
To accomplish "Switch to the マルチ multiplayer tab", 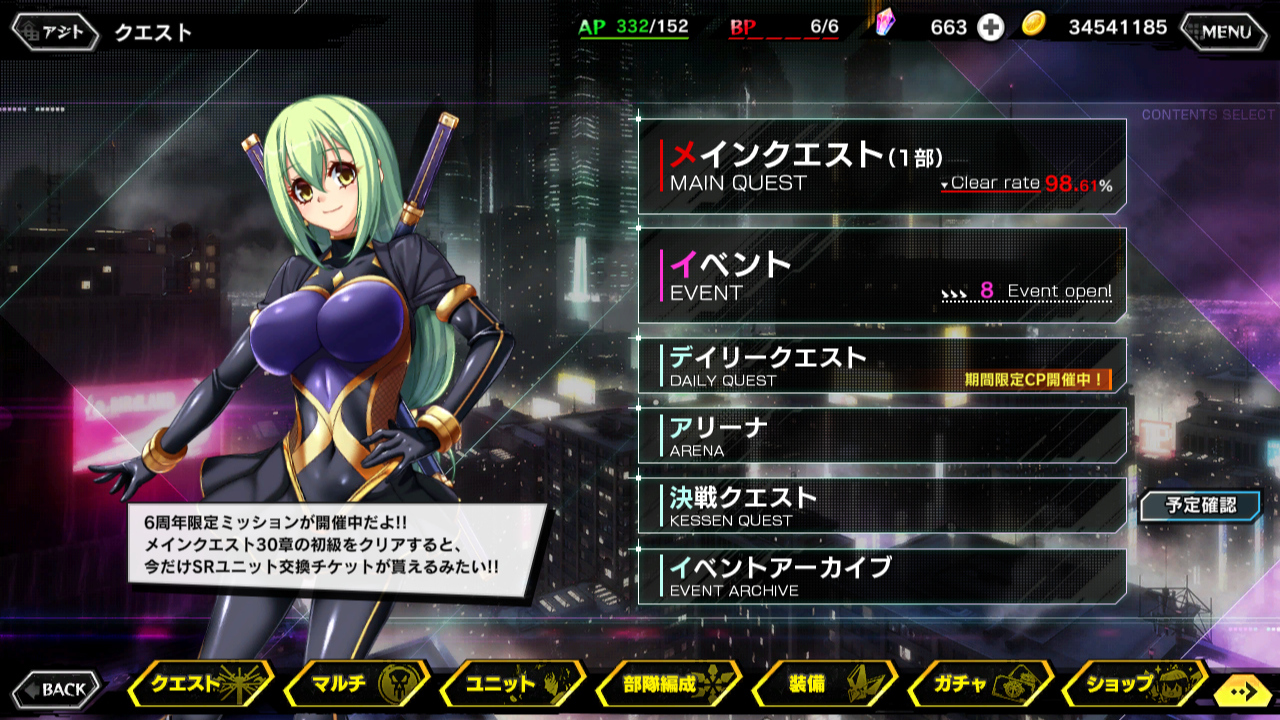I will [355, 685].
